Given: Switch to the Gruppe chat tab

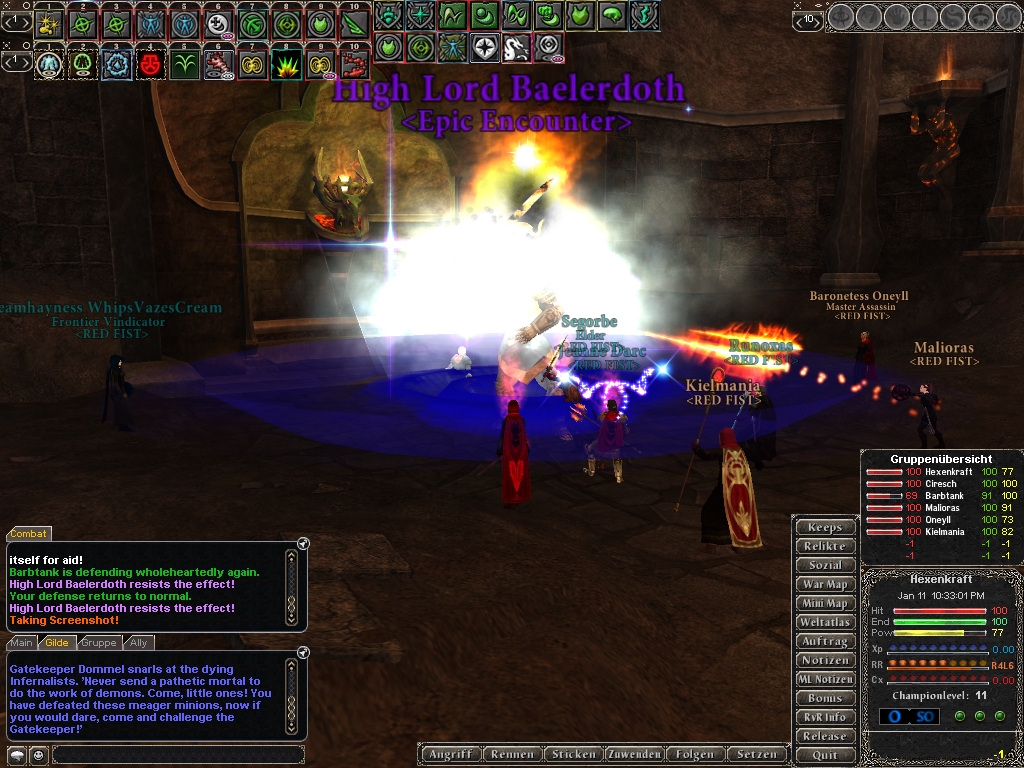Looking at the screenshot, I should [98, 643].
